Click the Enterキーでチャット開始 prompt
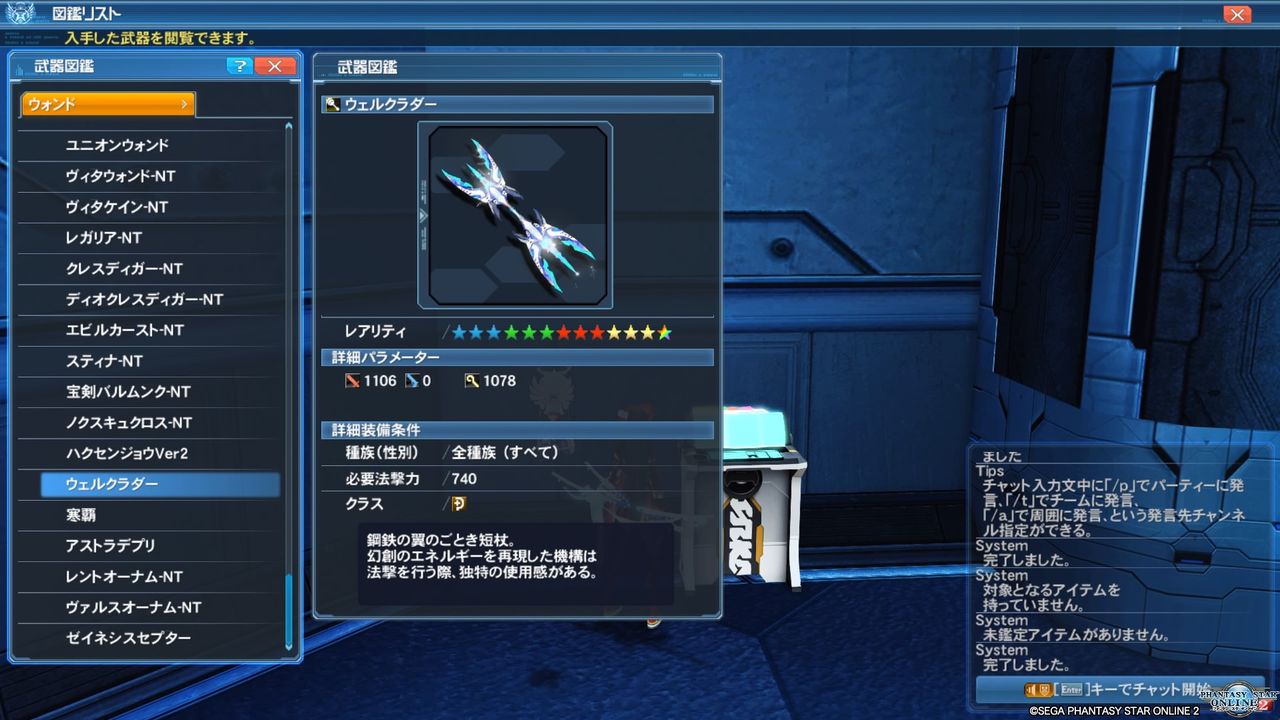Viewport: 1280px width, 720px height. (x=1120, y=690)
